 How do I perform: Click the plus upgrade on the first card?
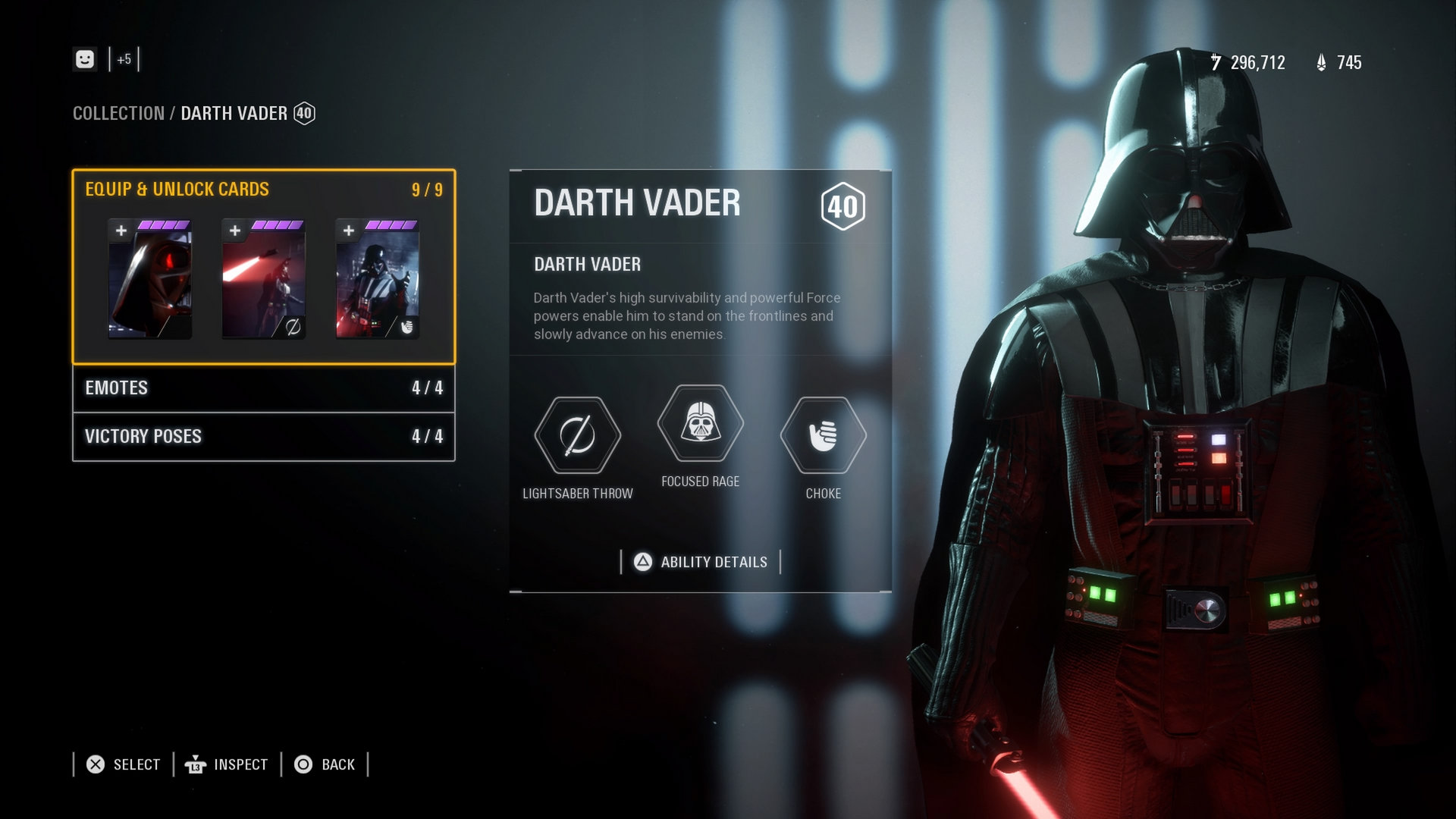tap(121, 228)
